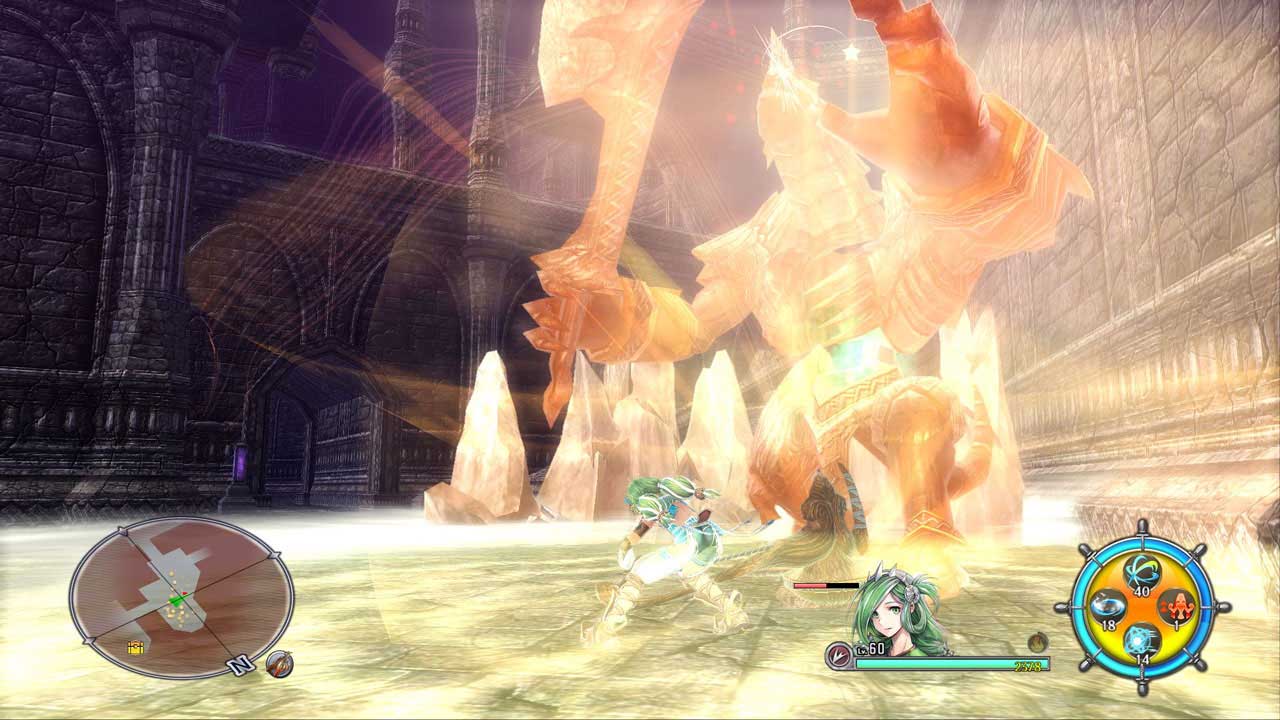Click the round red emblem beside the compass N
The image size is (1280, 720).
(280, 663)
